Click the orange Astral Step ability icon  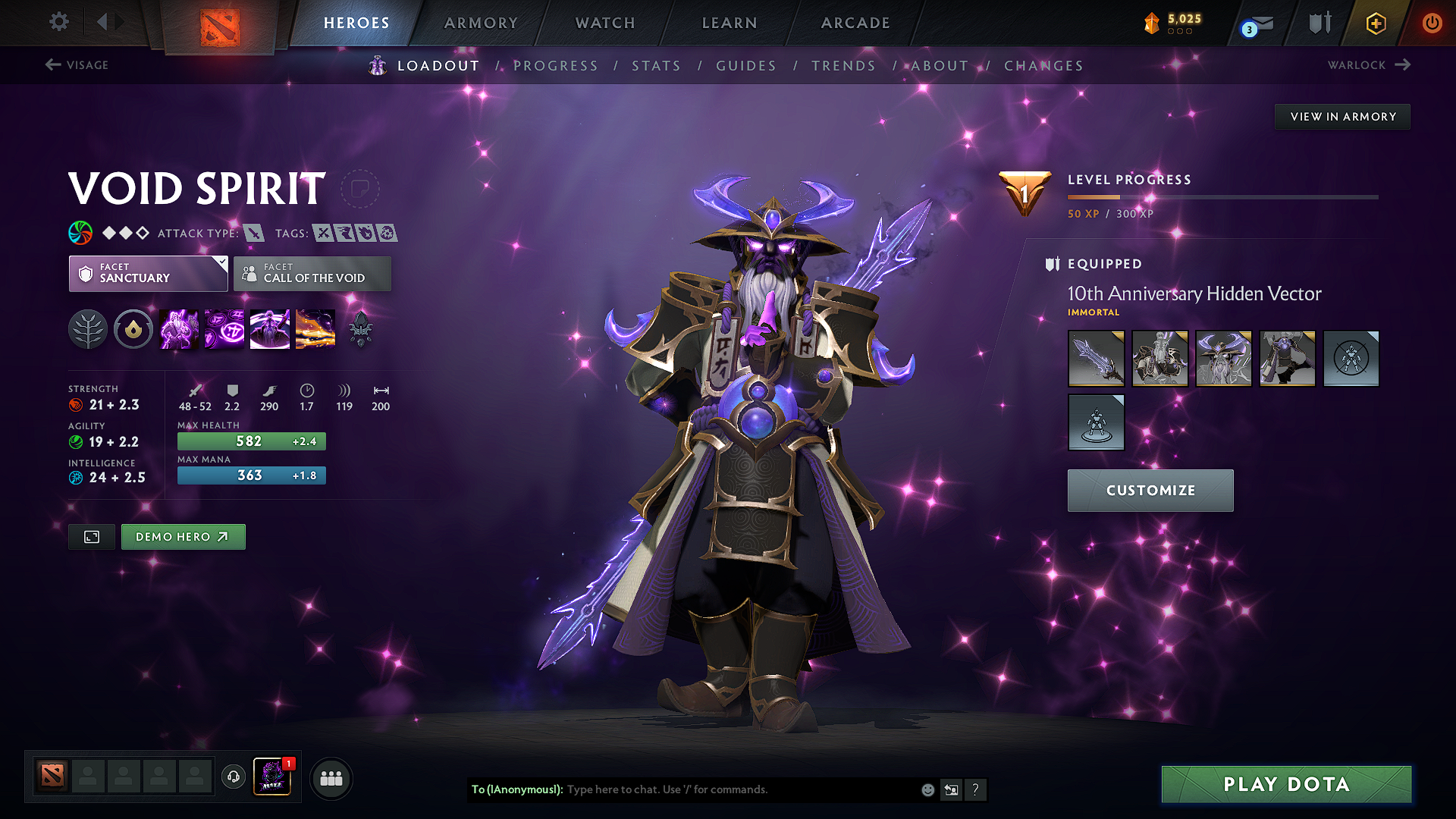click(x=315, y=328)
